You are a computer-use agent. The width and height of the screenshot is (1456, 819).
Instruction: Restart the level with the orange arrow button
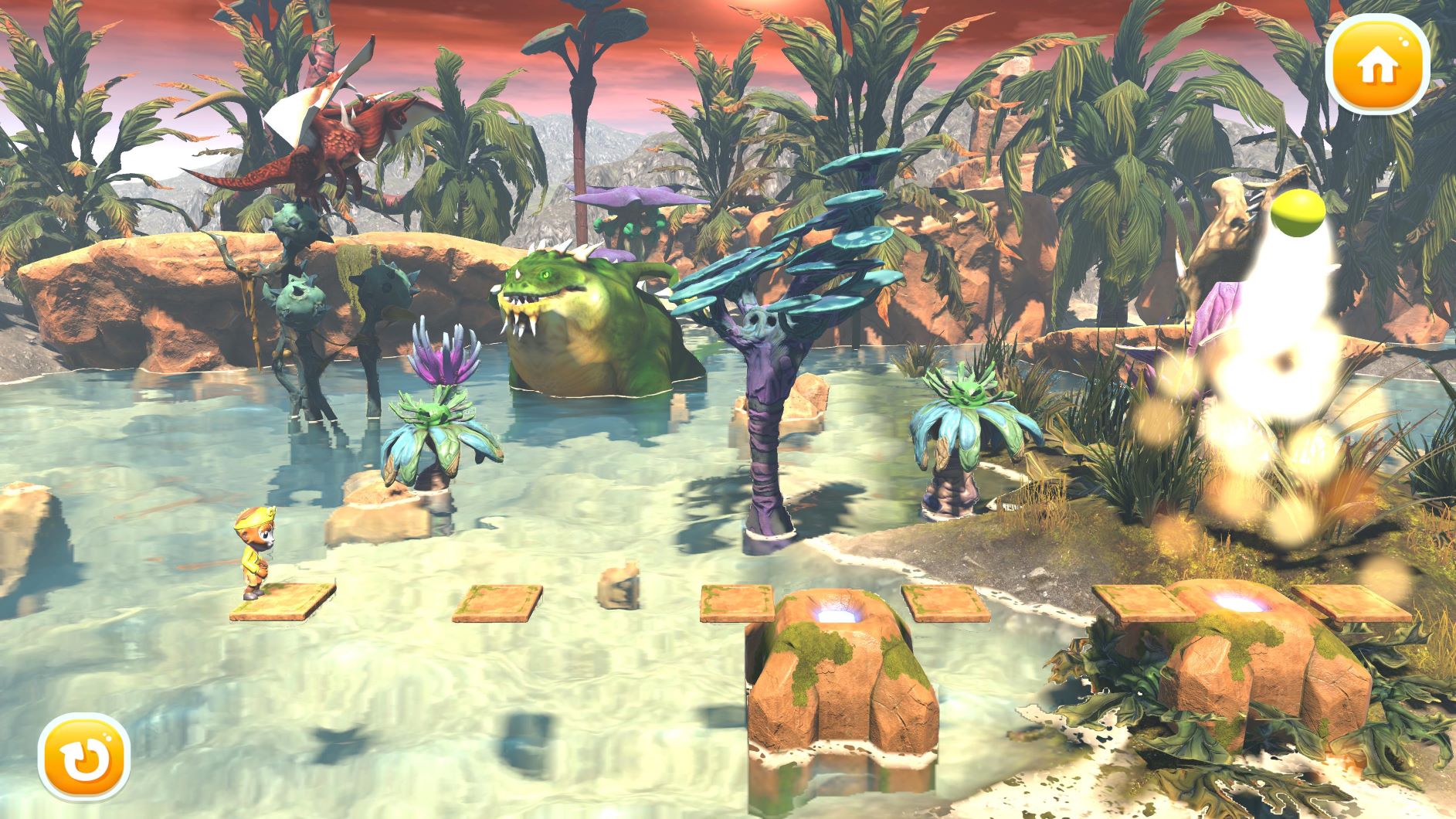[x=83, y=760]
